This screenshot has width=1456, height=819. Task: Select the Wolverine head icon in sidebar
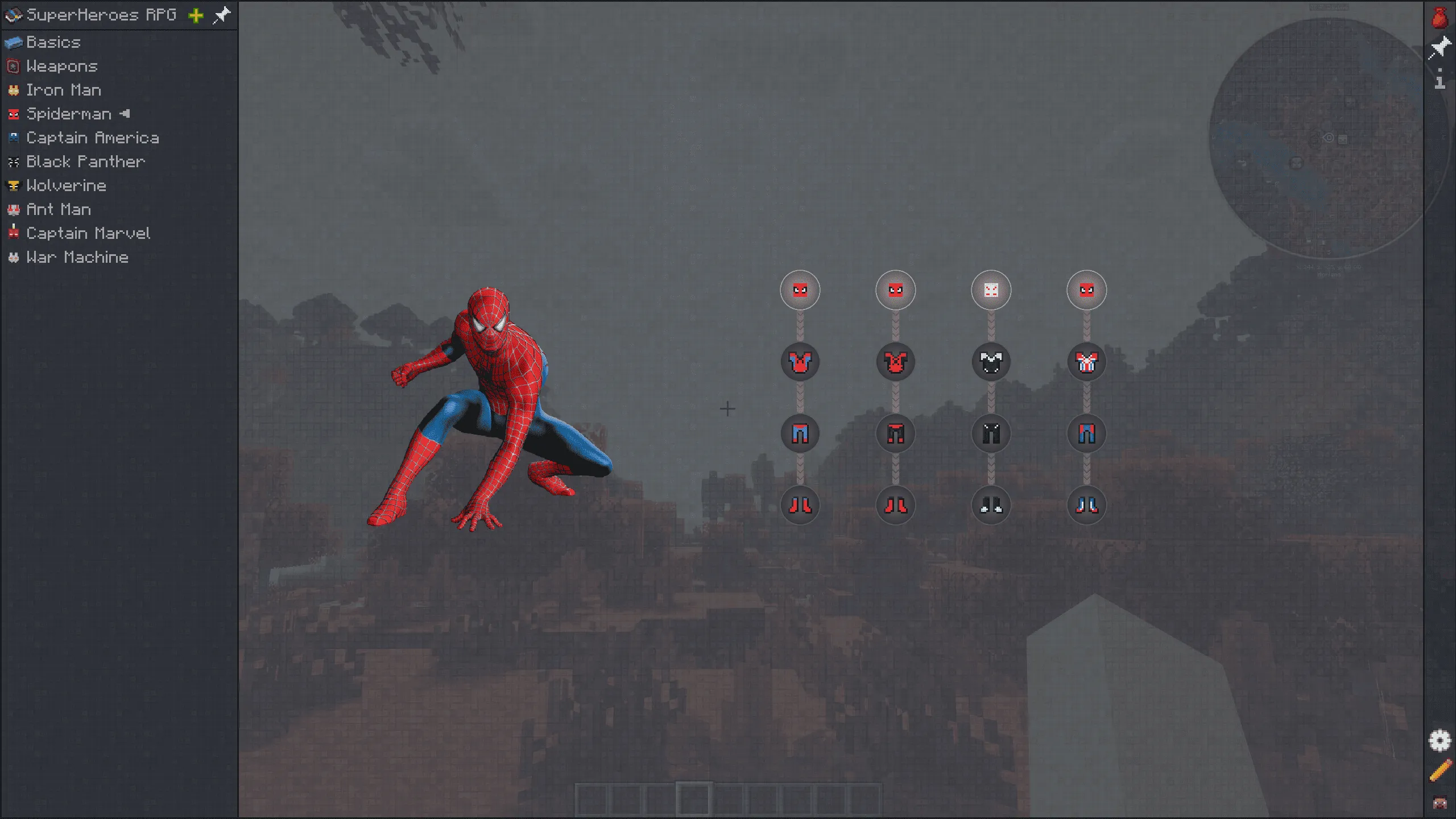tap(13, 185)
